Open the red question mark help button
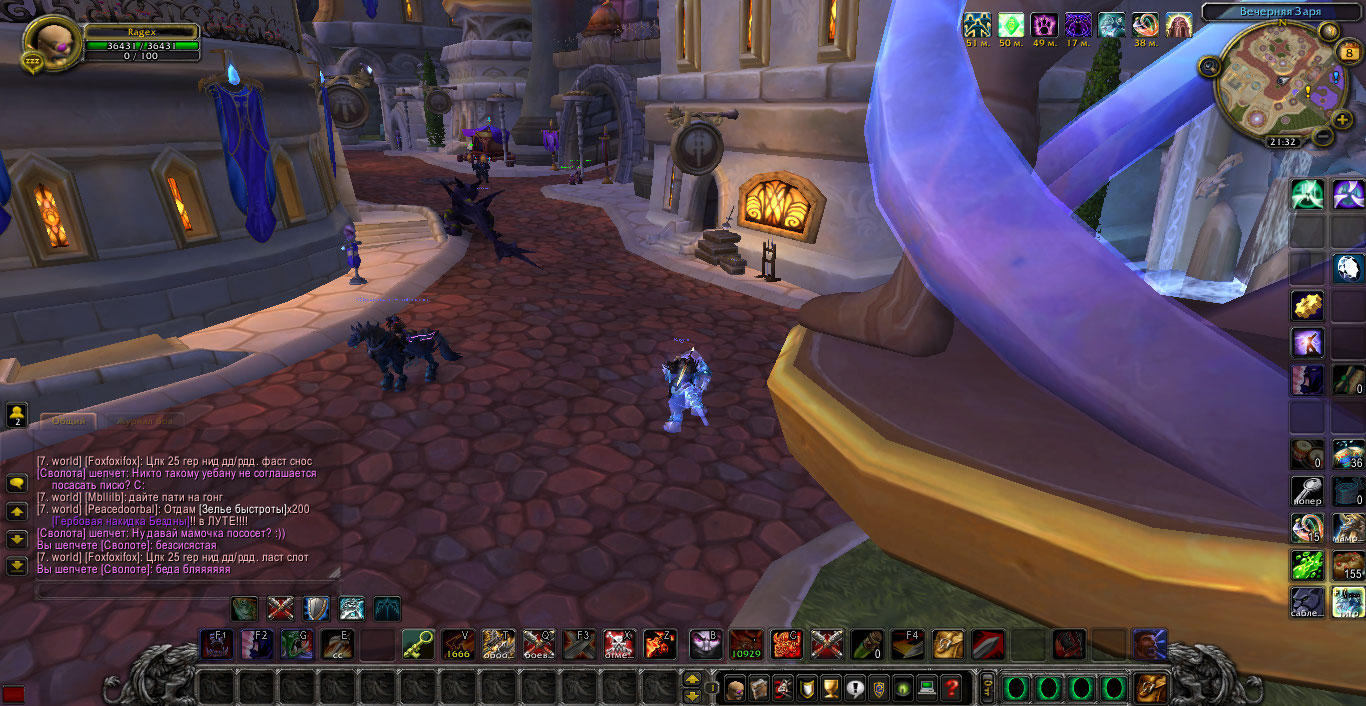Viewport: 1366px width, 706px height. pyautogui.click(x=951, y=688)
